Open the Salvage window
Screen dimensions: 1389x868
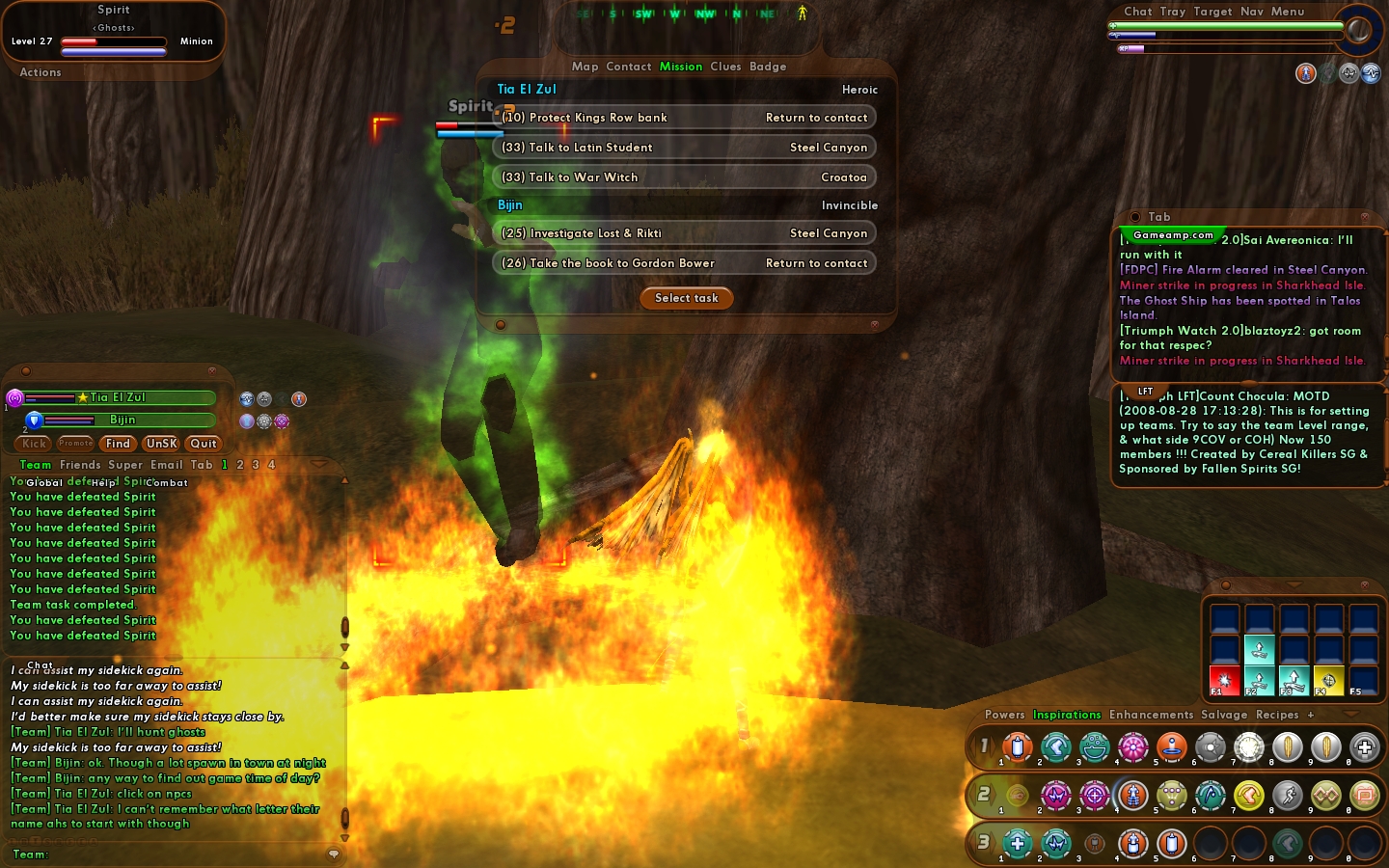pyautogui.click(x=1224, y=715)
